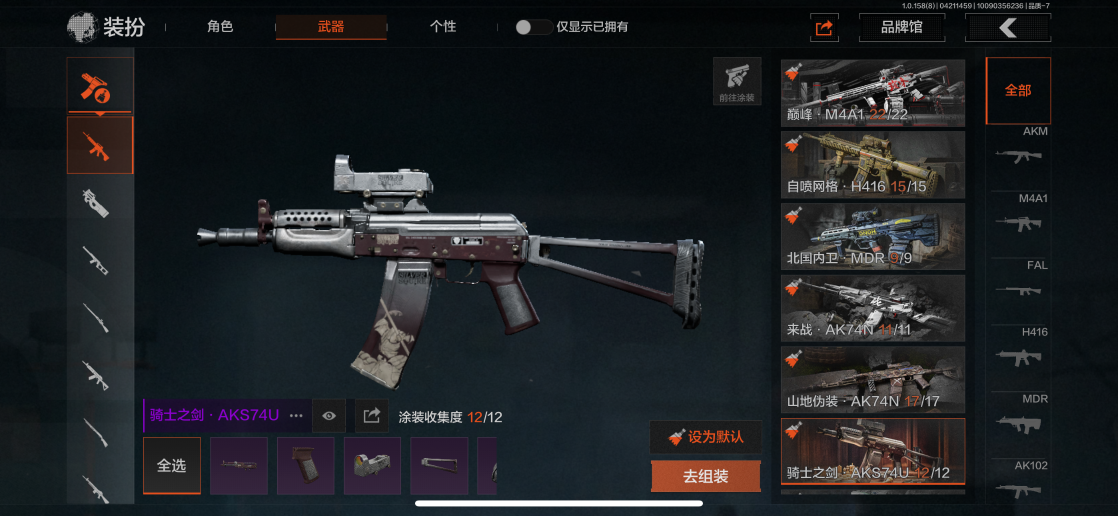The image size is (1118, 516).
Task: Go back with the arrow button
Action: point(1007,28)
